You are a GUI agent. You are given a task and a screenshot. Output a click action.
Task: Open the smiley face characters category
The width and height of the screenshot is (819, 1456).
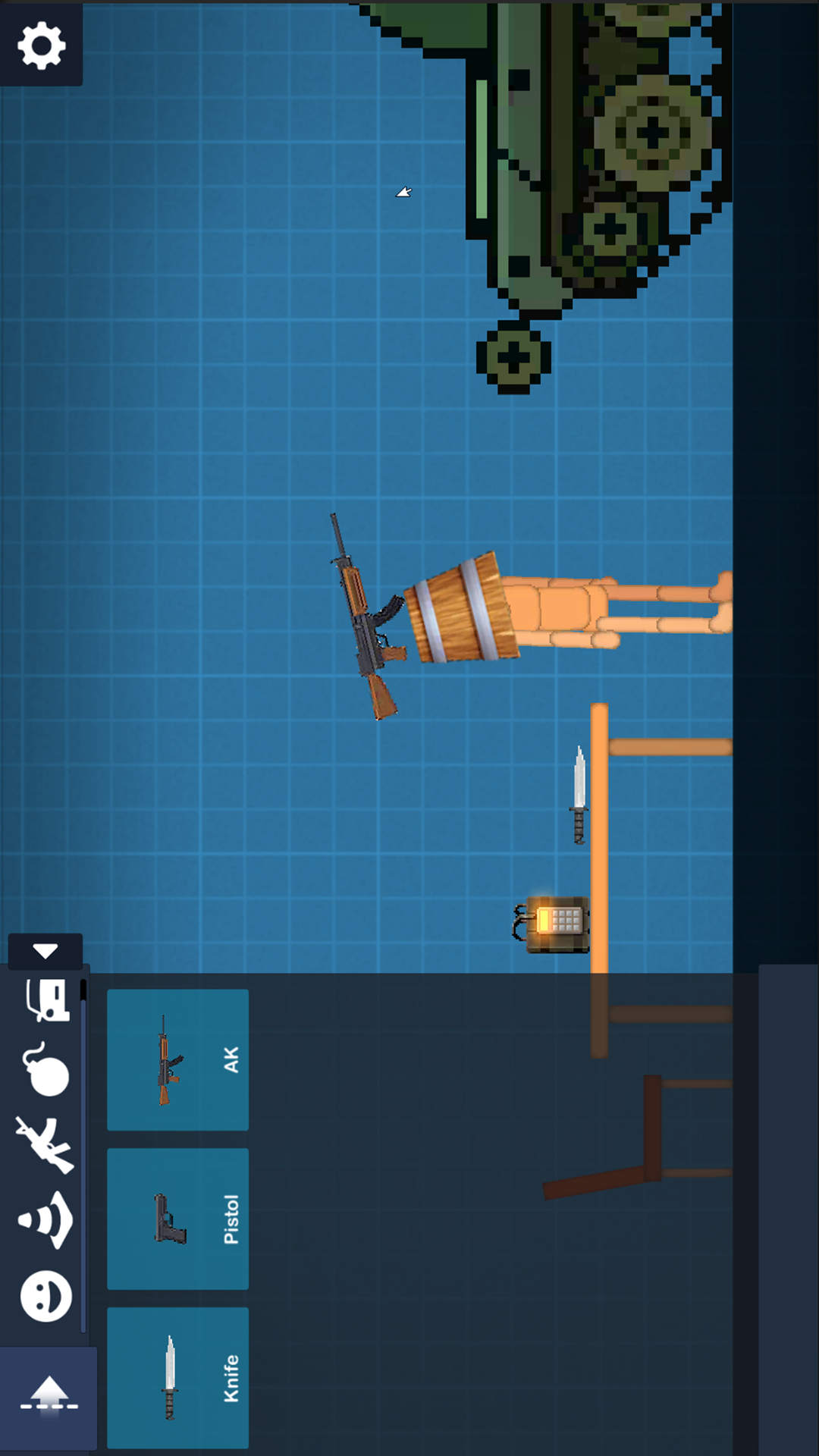[45, 1295]
